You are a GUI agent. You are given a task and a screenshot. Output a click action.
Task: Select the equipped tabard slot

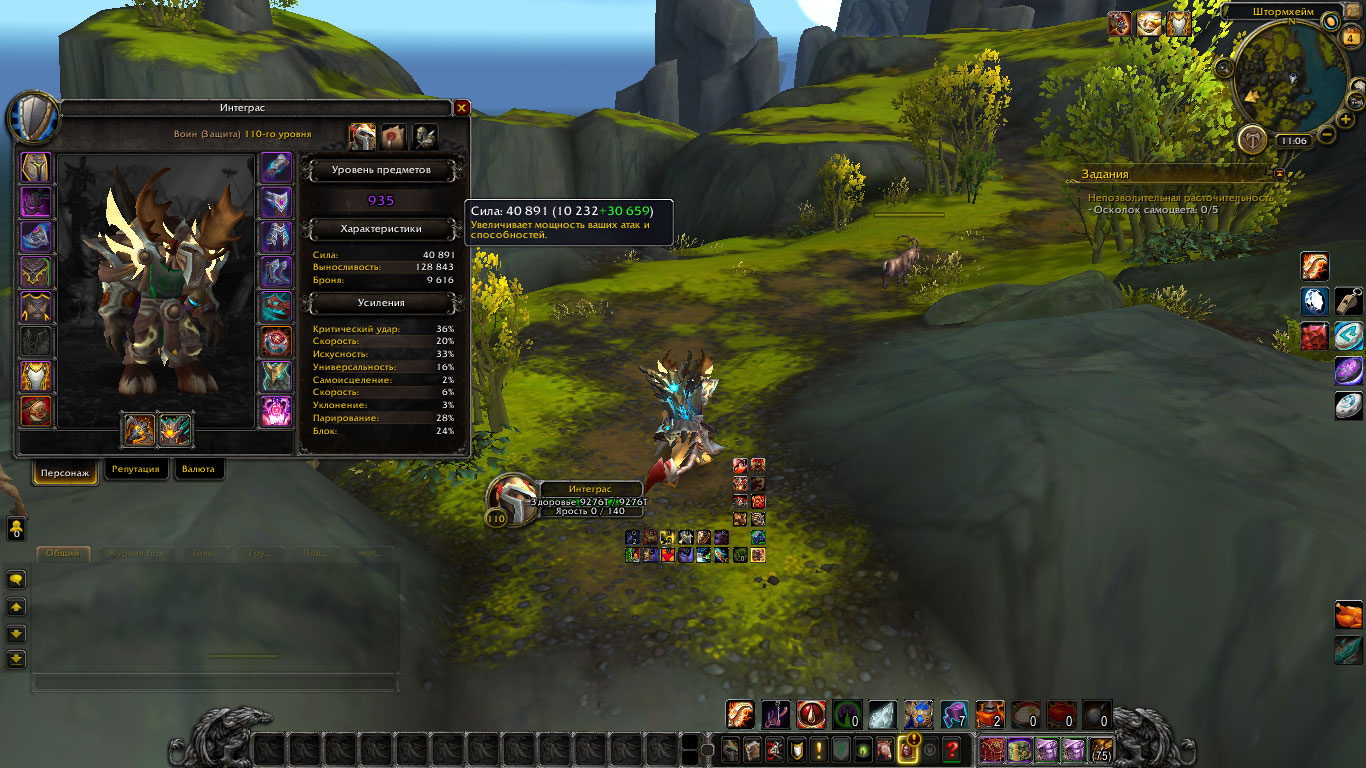pos(36,376)
